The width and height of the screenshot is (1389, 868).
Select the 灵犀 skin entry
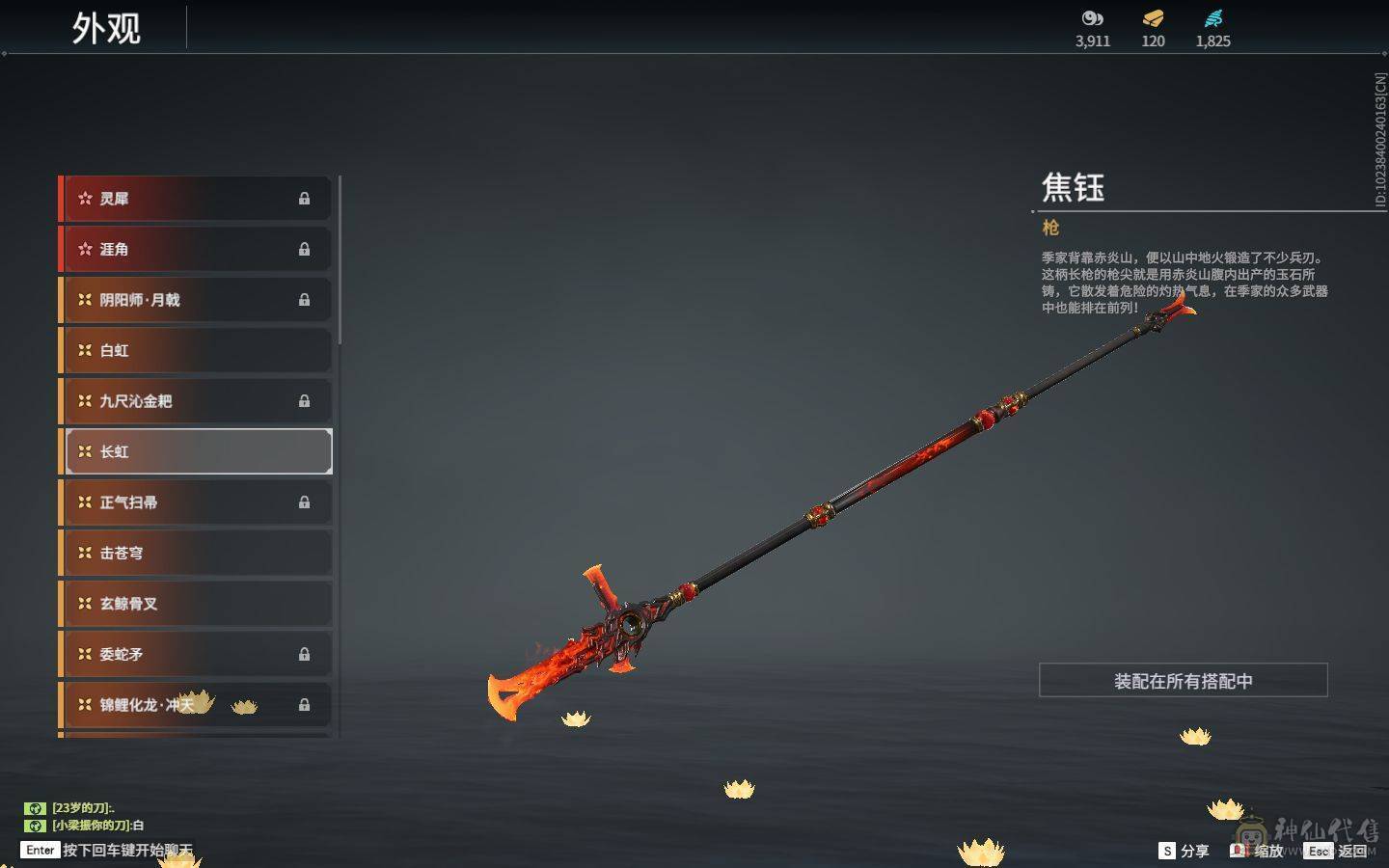point(196,199)
